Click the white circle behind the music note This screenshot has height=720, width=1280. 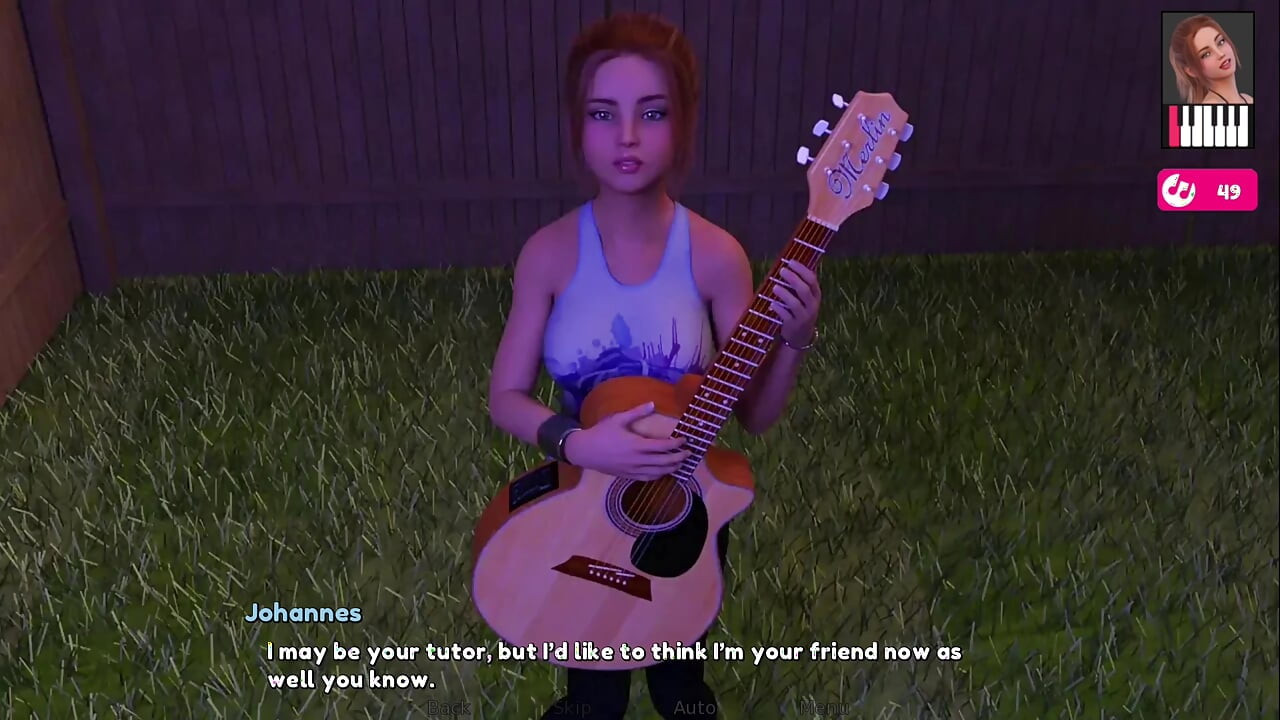(x=1181, y=190)
